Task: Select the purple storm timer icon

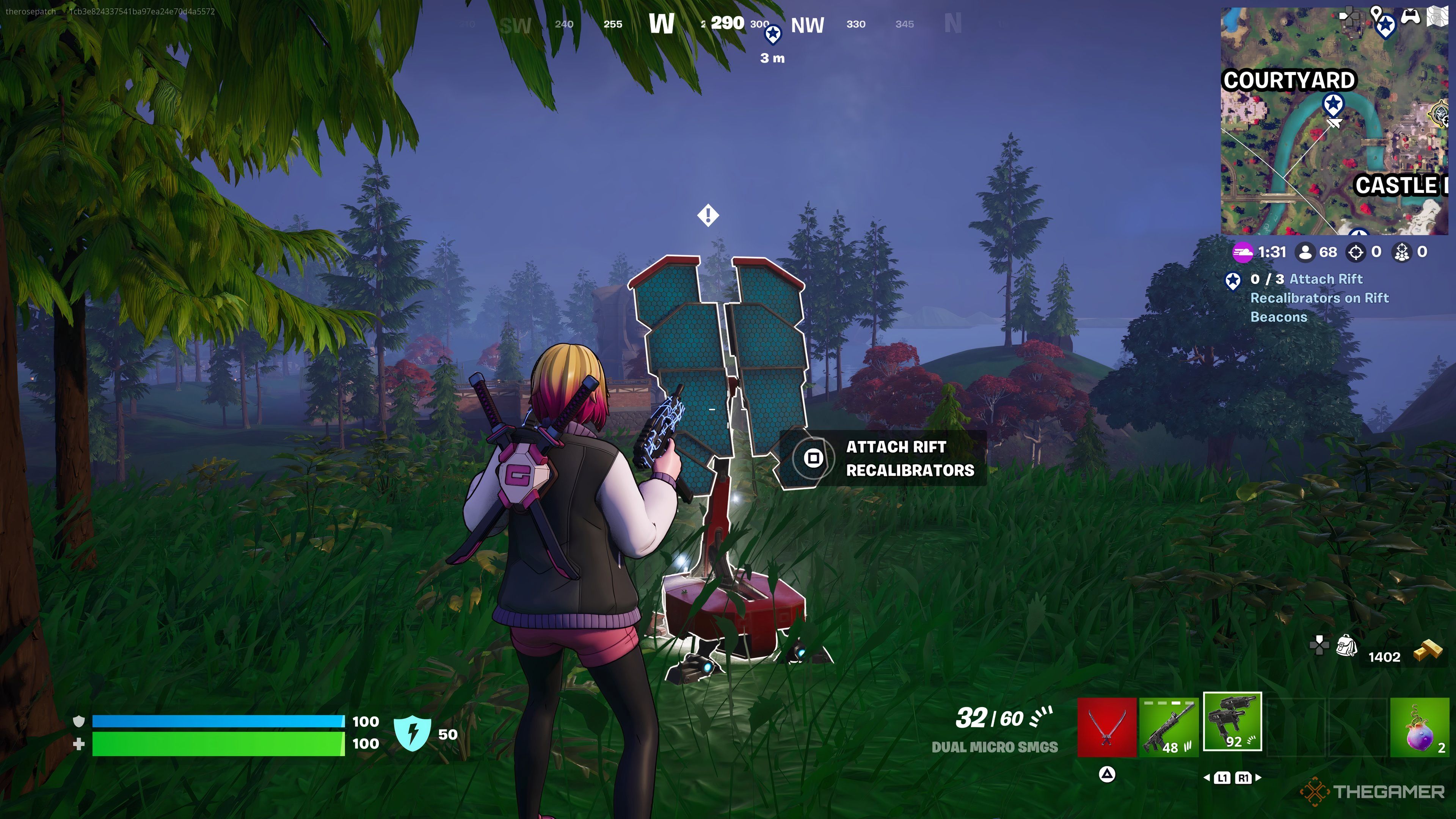Action: click(1244, 252)
